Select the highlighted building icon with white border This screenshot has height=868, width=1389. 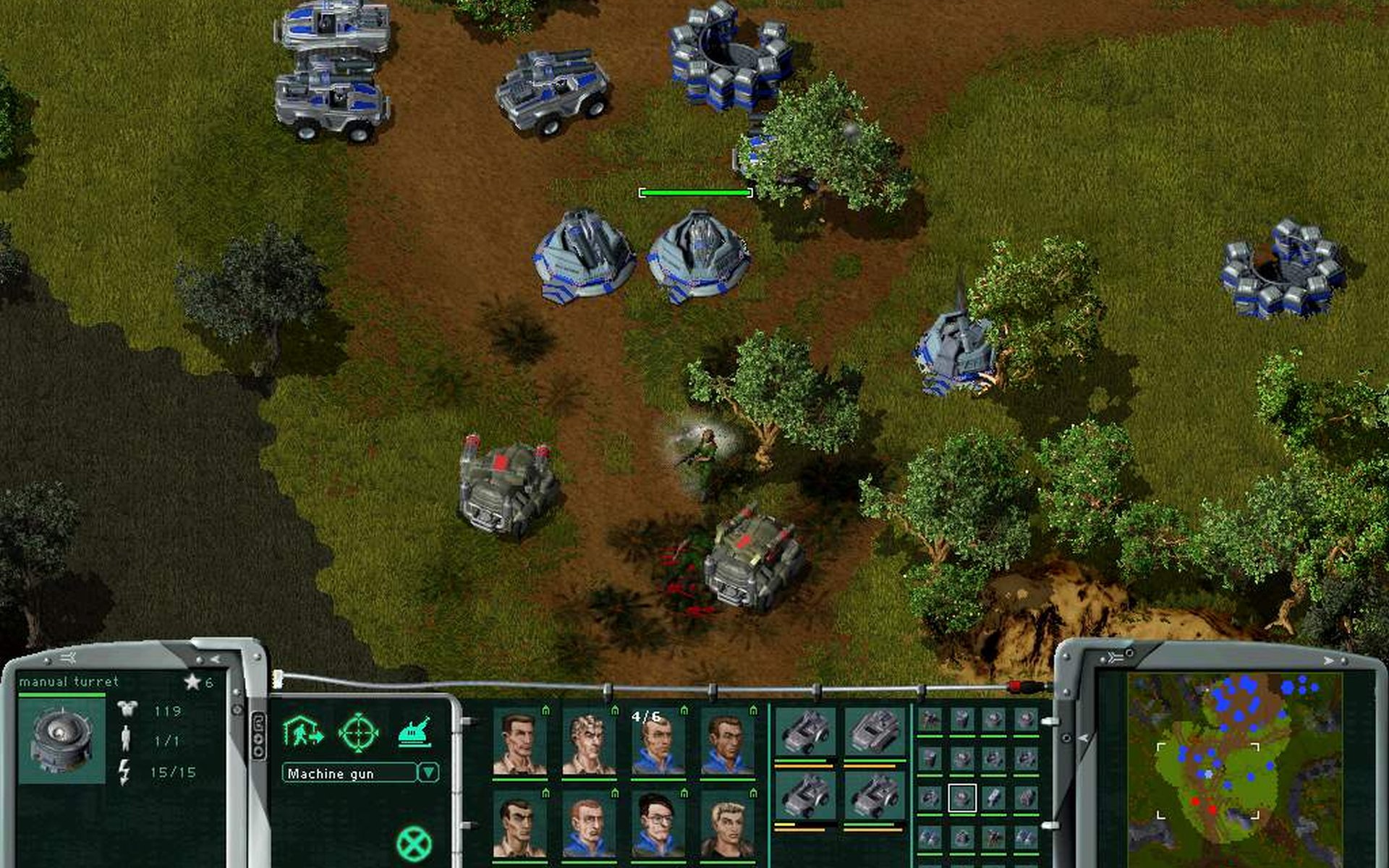tap(962, 798)
